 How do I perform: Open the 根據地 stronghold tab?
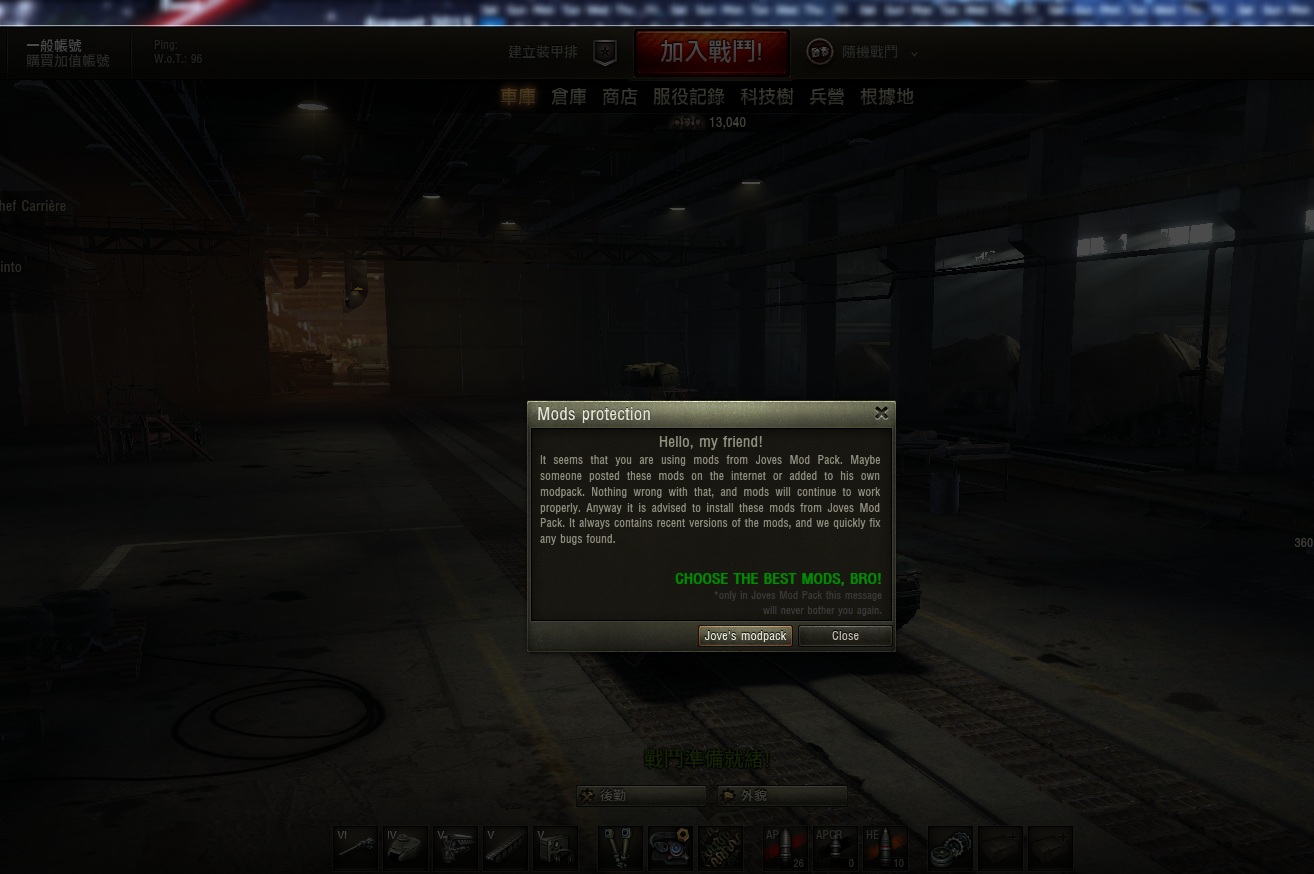887,97
